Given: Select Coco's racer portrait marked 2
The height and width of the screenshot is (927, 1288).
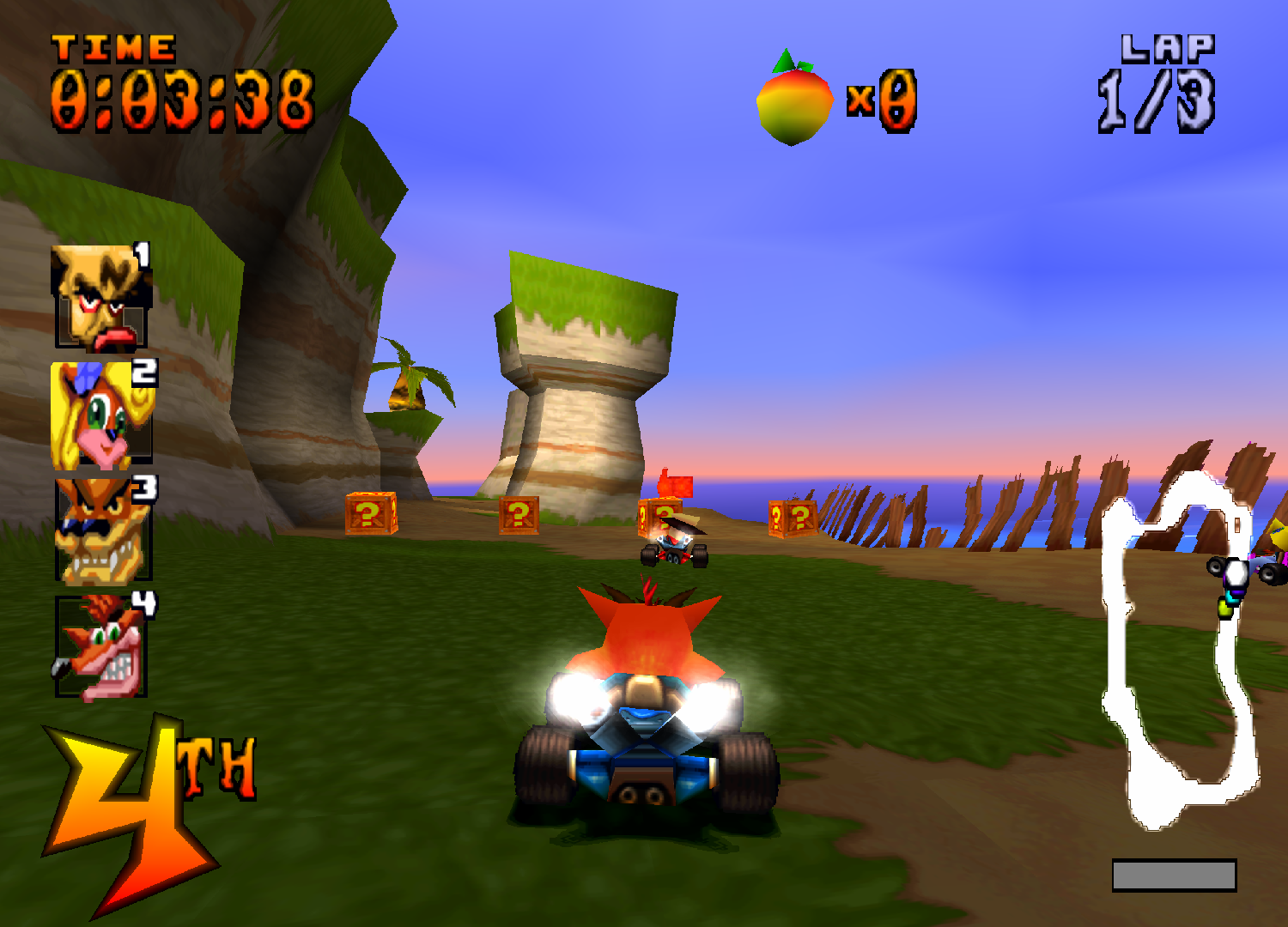Looking at the screenshot, I should [99, 412].
